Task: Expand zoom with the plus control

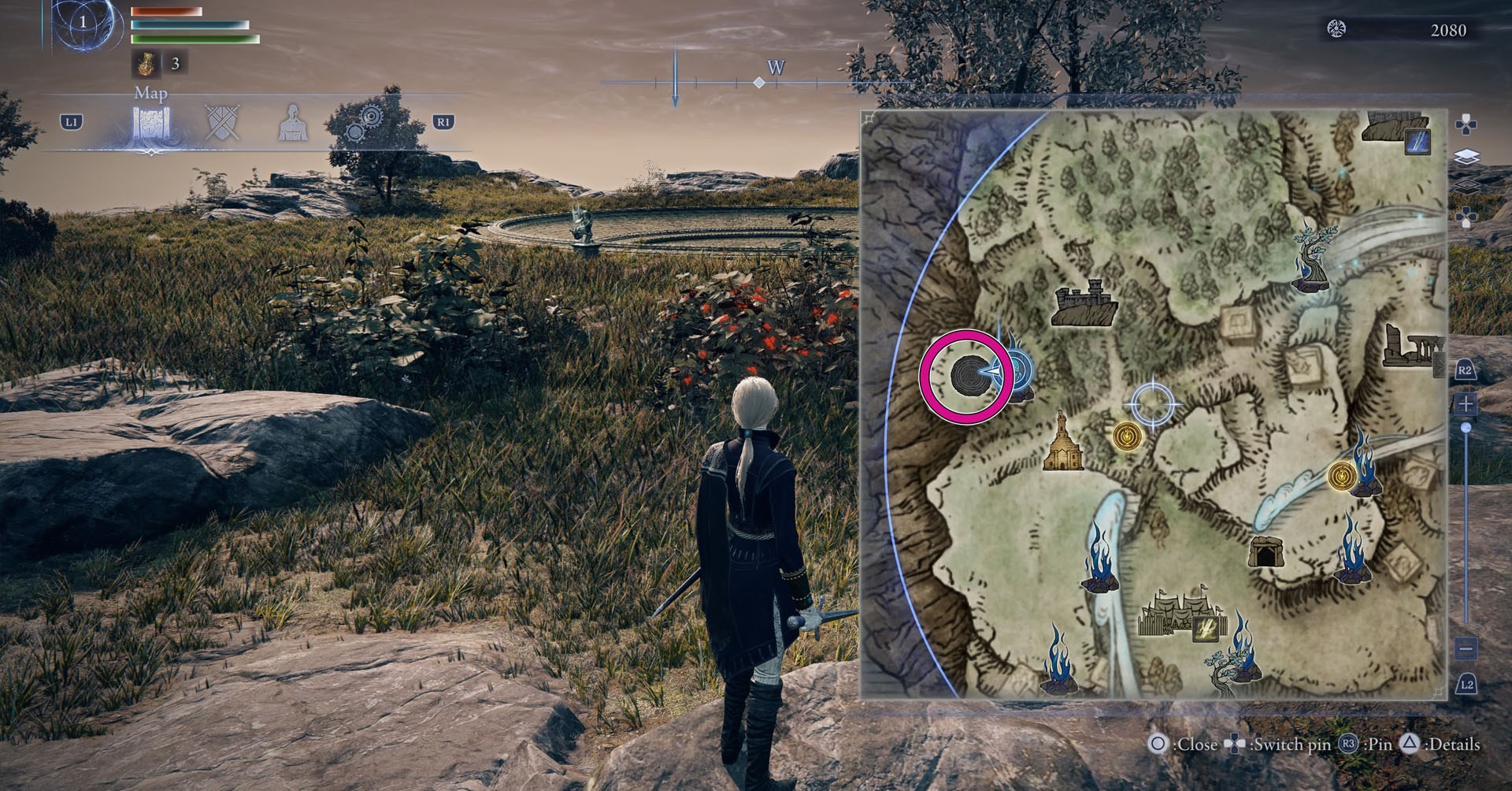Action: [1465, 403]
